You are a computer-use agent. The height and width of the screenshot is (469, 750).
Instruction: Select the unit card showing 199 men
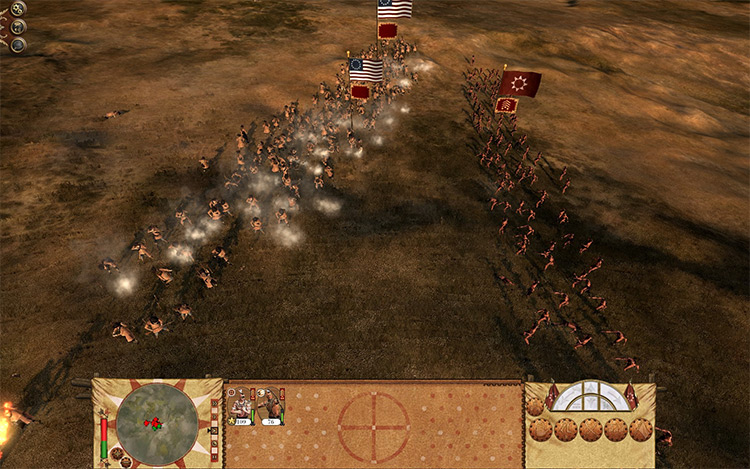(x=241, y=407)
